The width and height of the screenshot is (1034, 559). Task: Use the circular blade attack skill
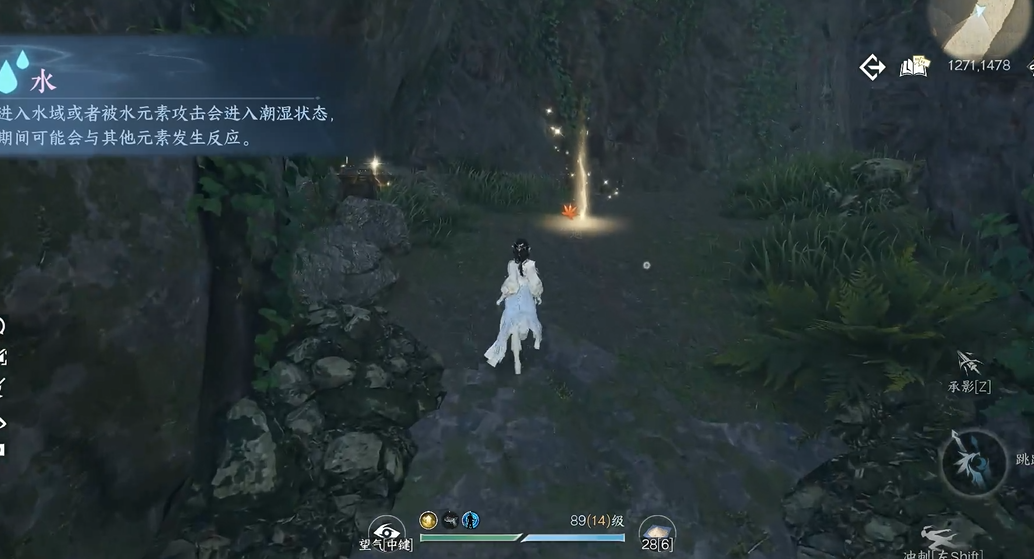(972, 461)
